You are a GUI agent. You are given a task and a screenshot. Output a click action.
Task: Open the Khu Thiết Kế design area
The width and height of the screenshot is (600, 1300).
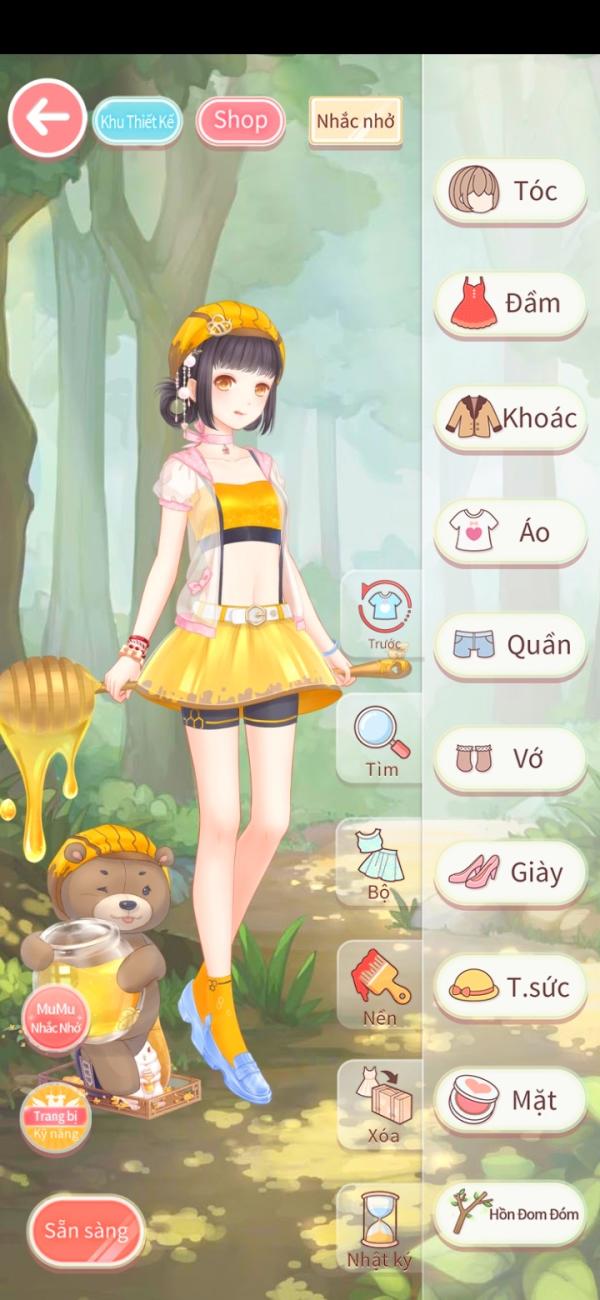138,122
